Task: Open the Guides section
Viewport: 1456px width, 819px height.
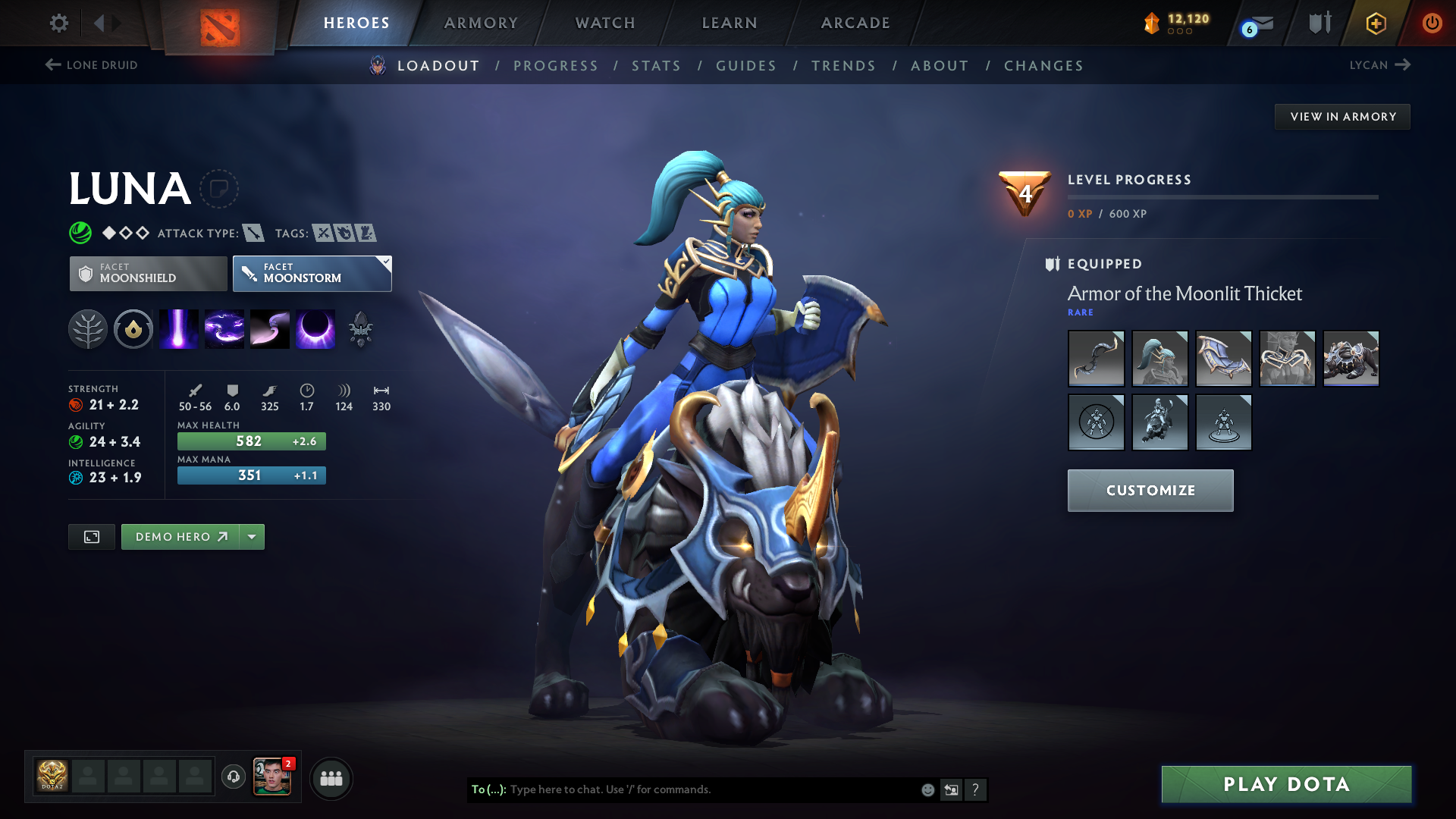Action: click(746, 66)
